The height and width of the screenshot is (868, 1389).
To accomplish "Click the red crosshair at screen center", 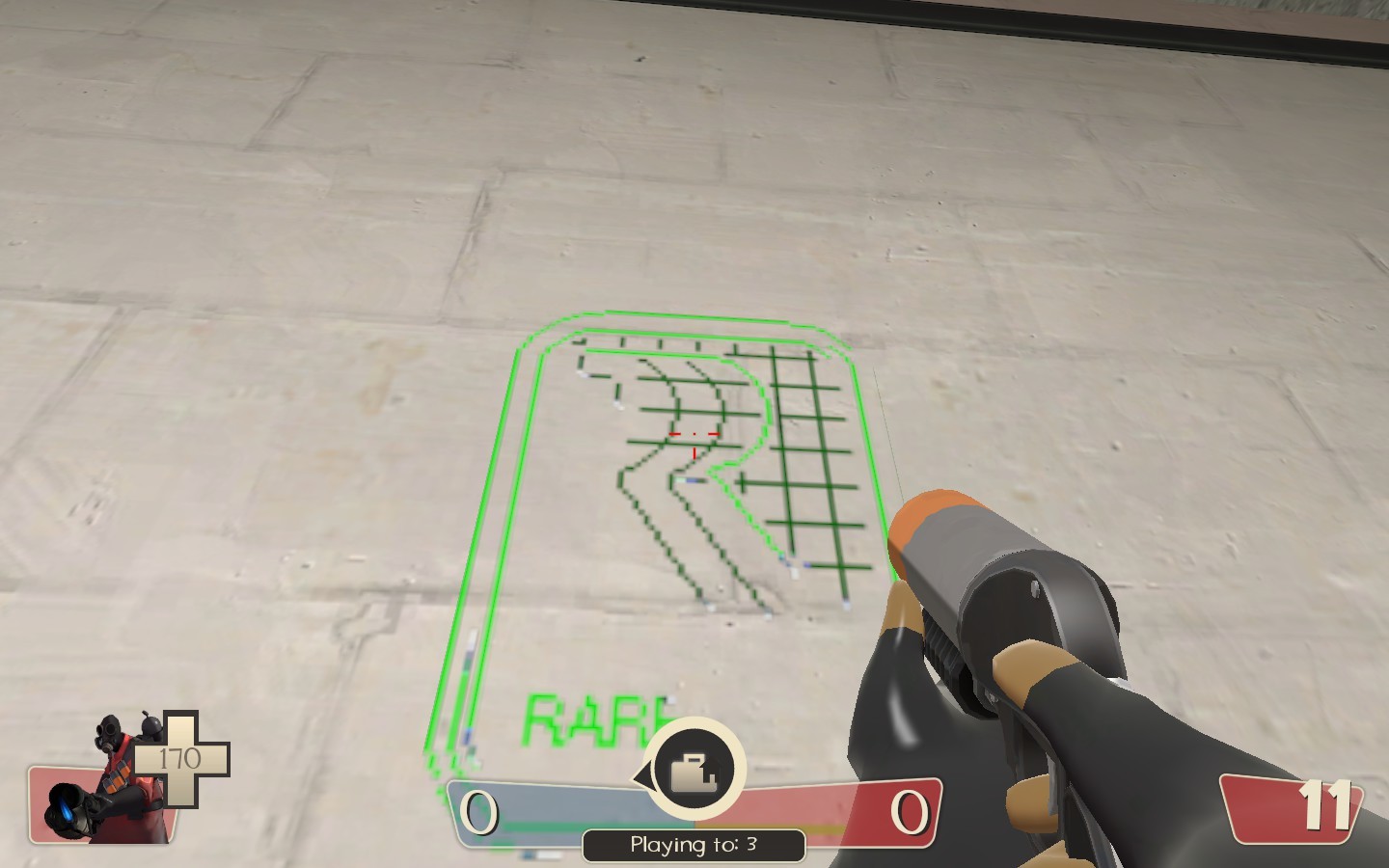I will point(693,436).
